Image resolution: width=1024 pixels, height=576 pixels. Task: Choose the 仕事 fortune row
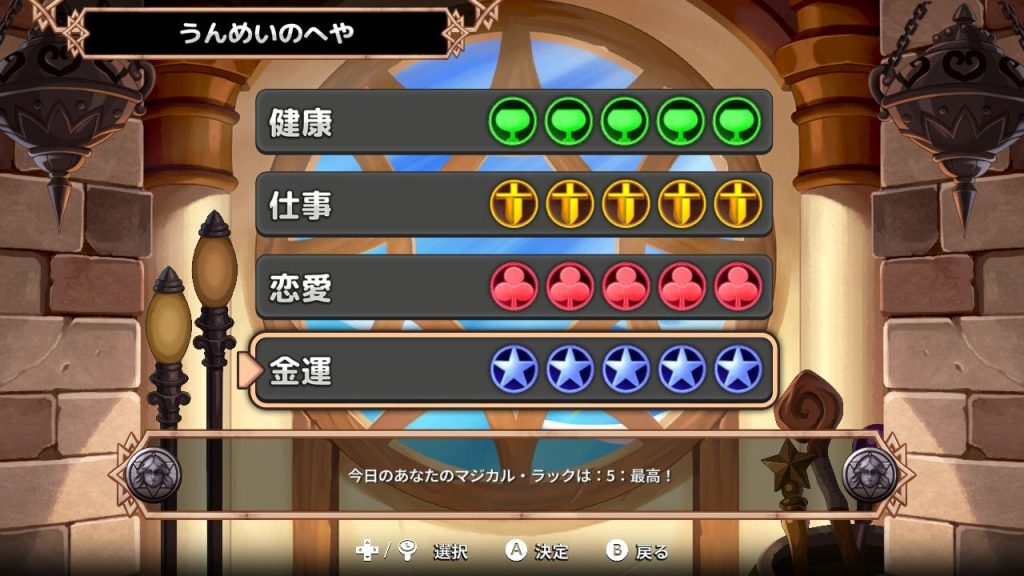pyautogui.click(x=514, y=205)
